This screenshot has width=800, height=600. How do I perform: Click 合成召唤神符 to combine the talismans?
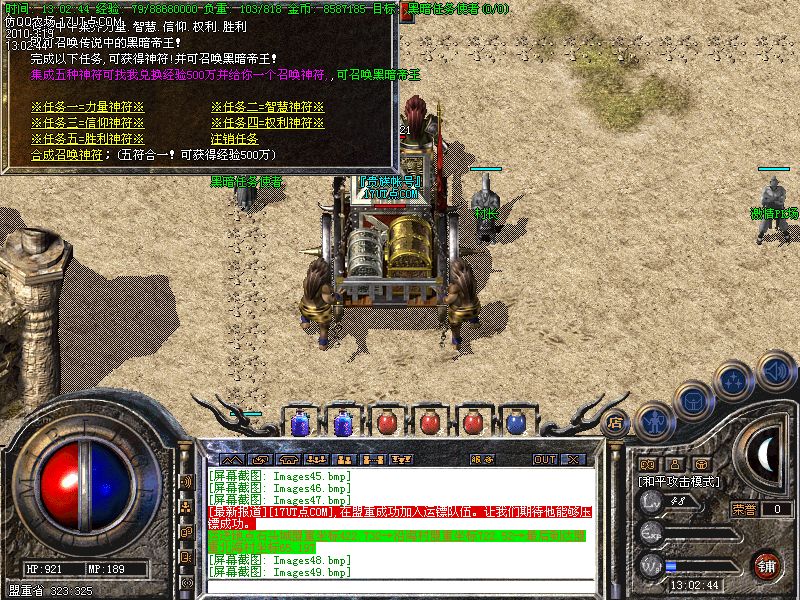(x=67, y=155)
